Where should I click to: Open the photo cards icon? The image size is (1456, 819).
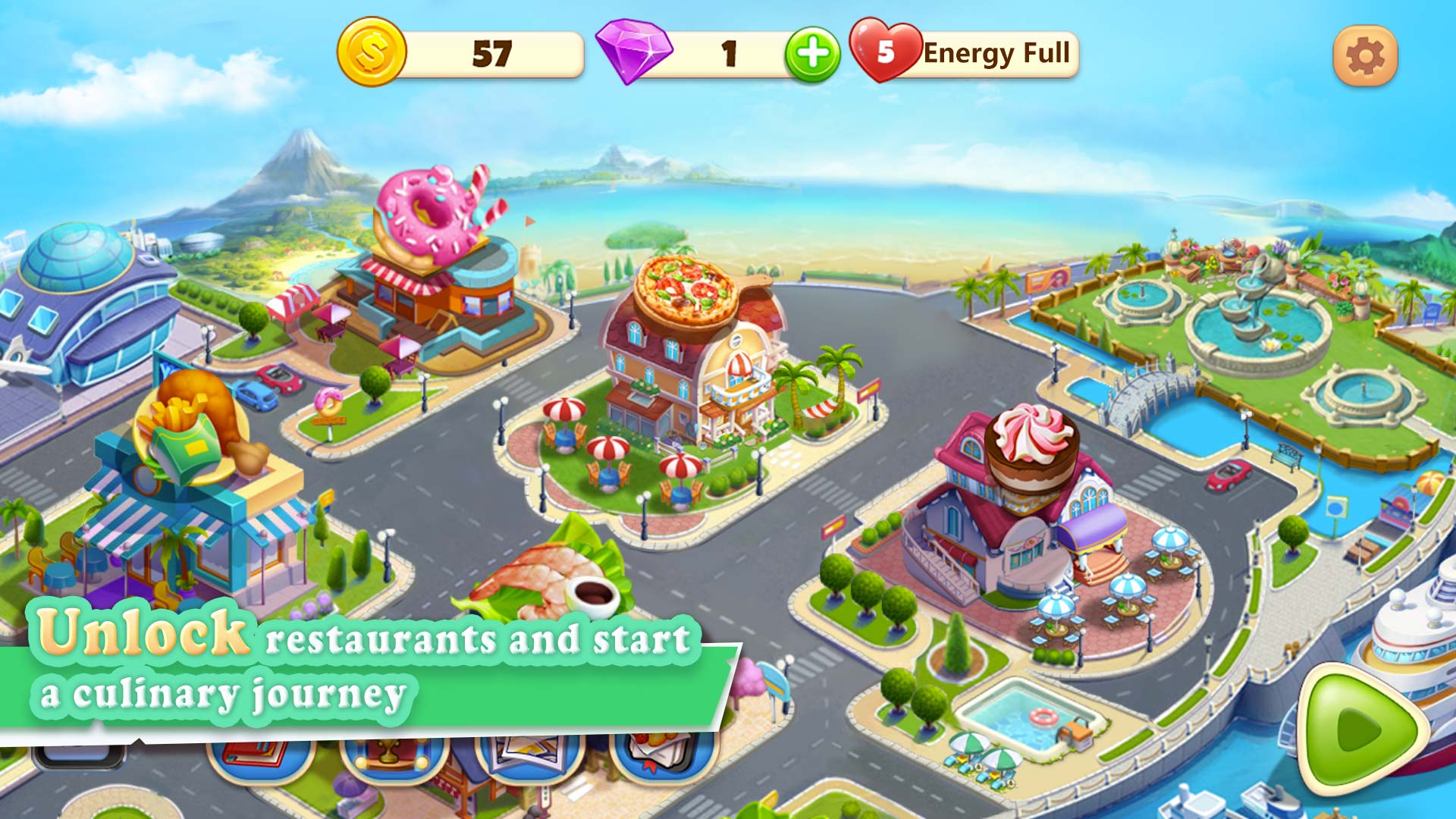tap(529, 758)
